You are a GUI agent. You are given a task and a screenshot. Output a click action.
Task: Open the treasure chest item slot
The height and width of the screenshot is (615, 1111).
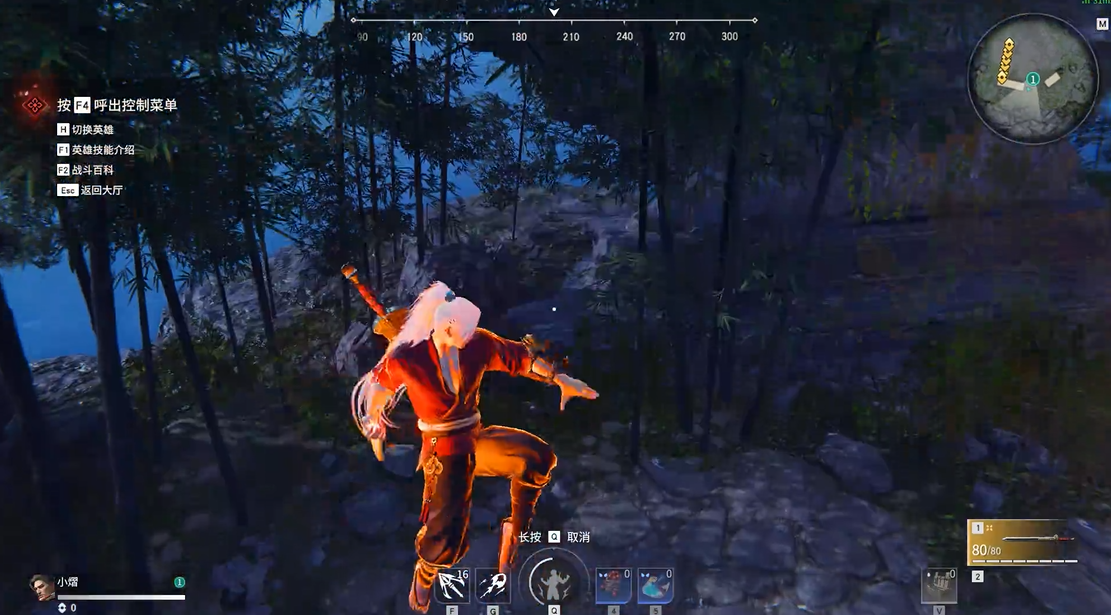(939, 586)
